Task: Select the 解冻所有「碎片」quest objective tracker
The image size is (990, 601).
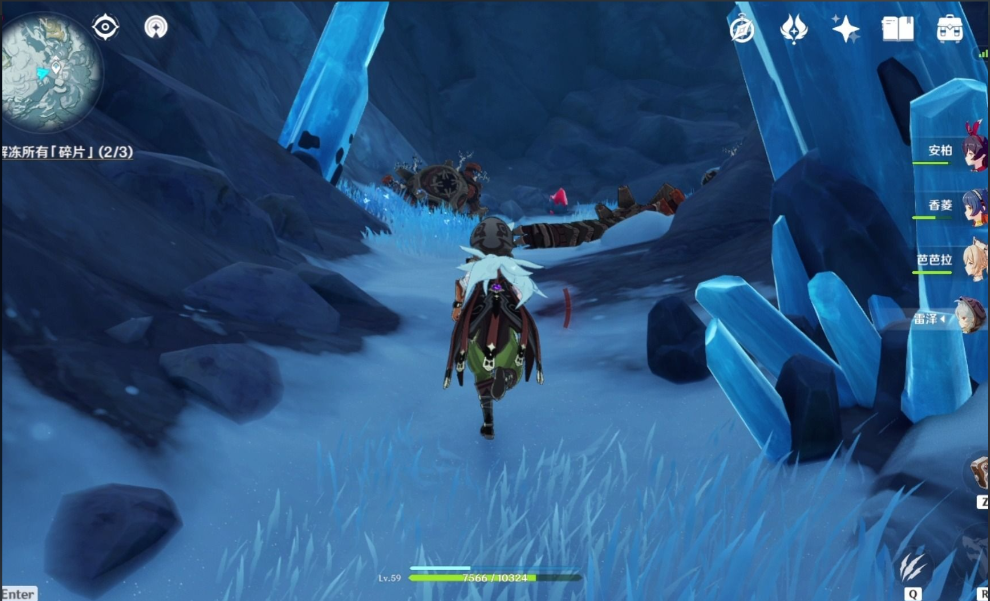Action: (x=66, y=153)
